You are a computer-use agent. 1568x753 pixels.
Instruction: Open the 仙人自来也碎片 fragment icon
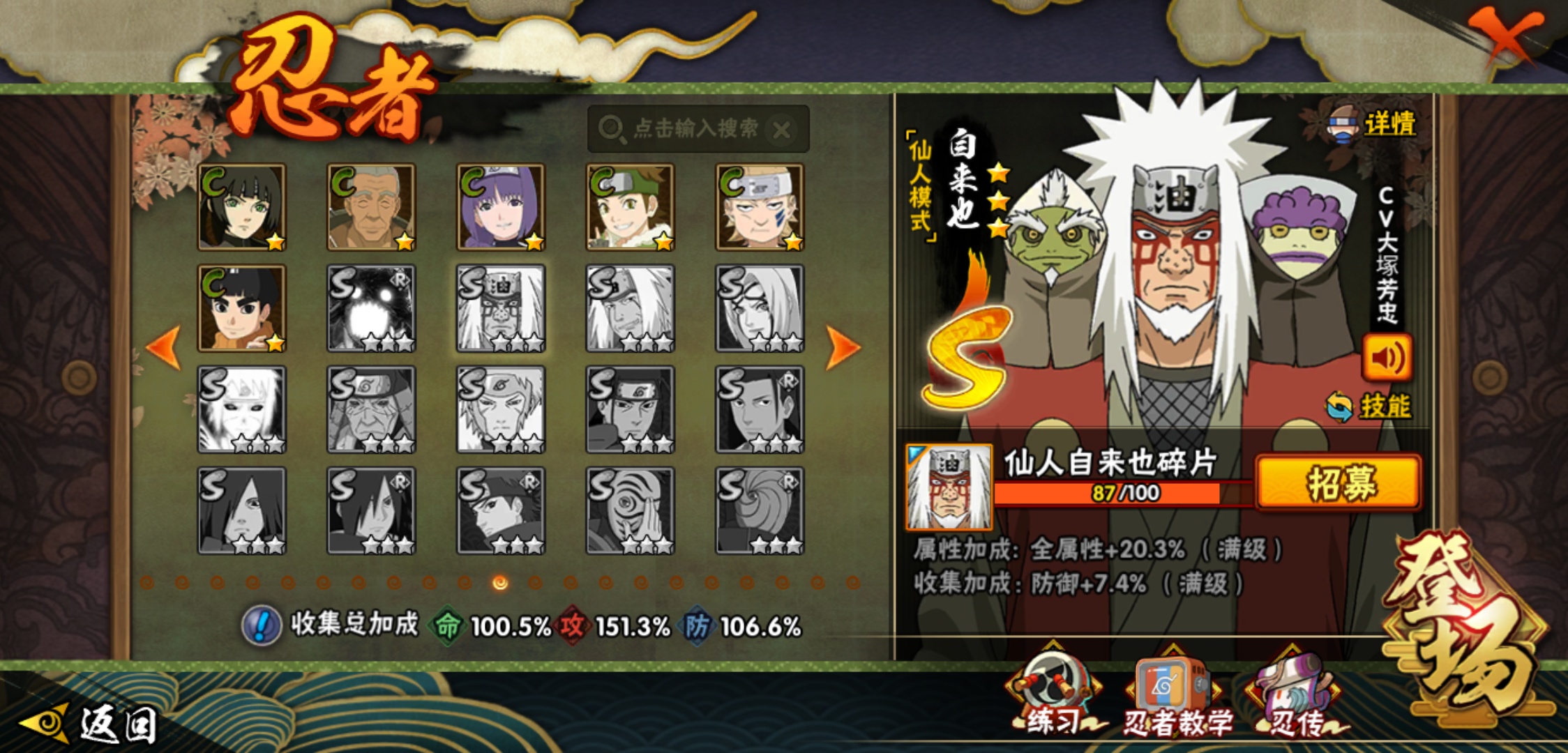tap(949, 487)
